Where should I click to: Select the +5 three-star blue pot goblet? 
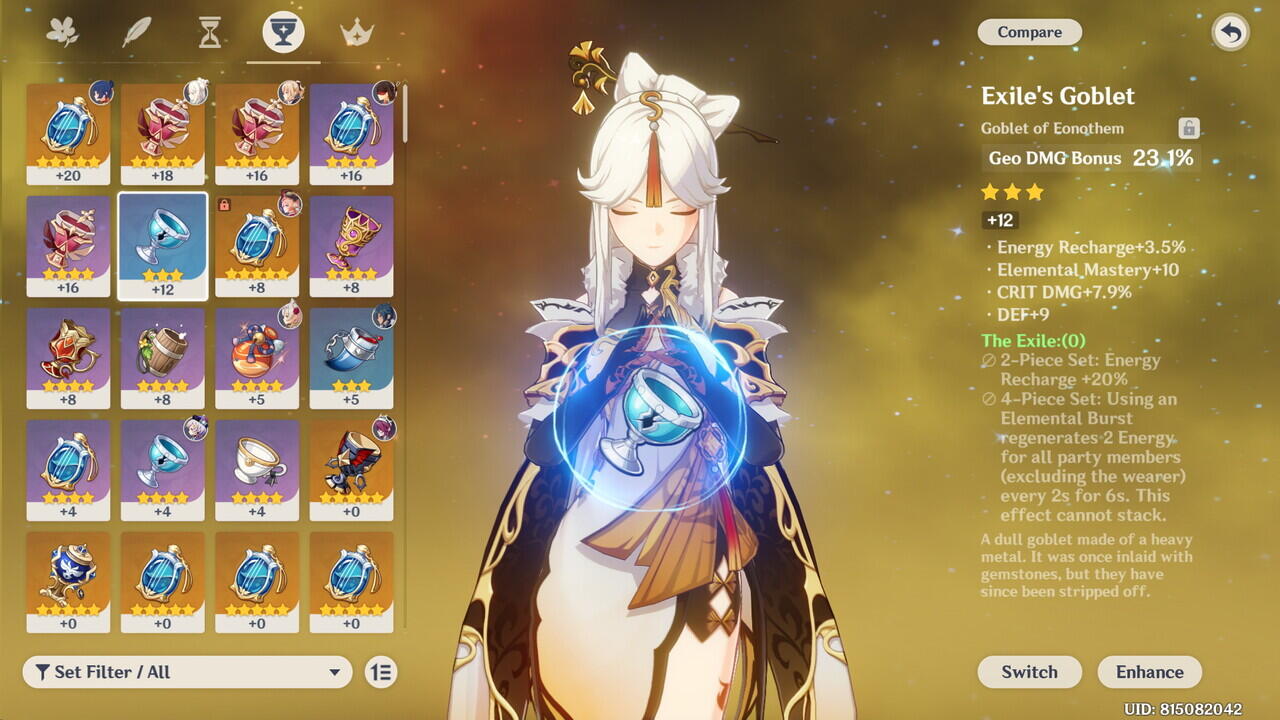pyautogui.click(x=351, y=357)
